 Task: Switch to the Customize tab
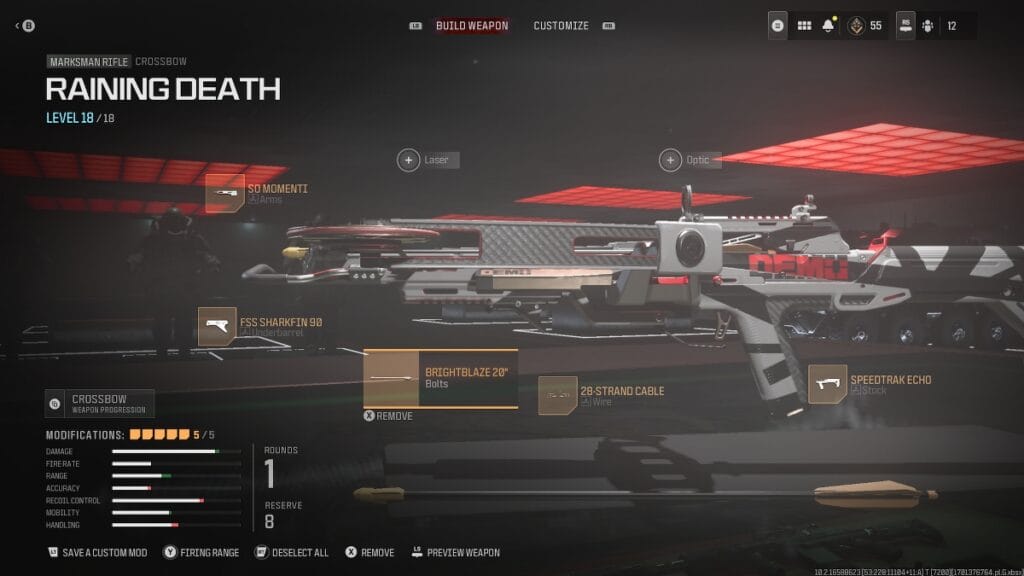point(560,25)
